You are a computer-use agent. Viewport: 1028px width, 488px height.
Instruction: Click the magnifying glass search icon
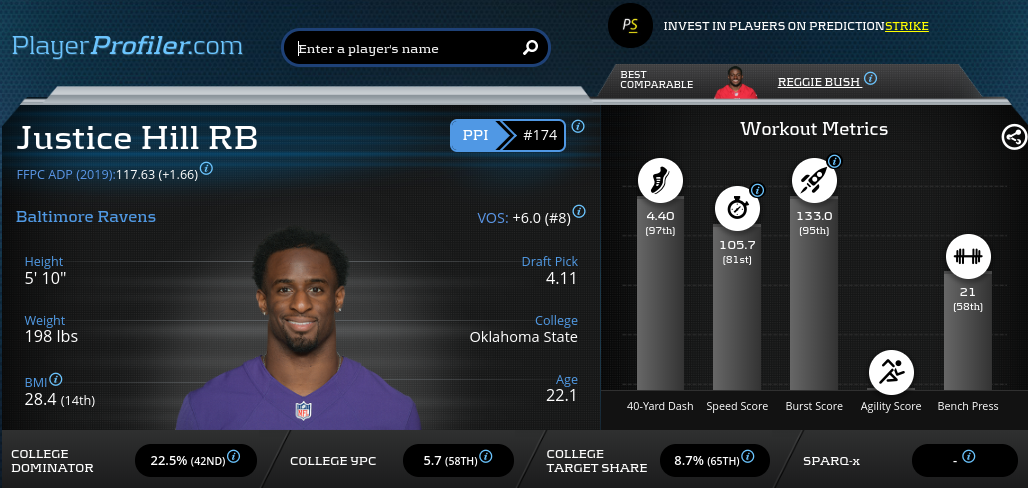[531, 47]
